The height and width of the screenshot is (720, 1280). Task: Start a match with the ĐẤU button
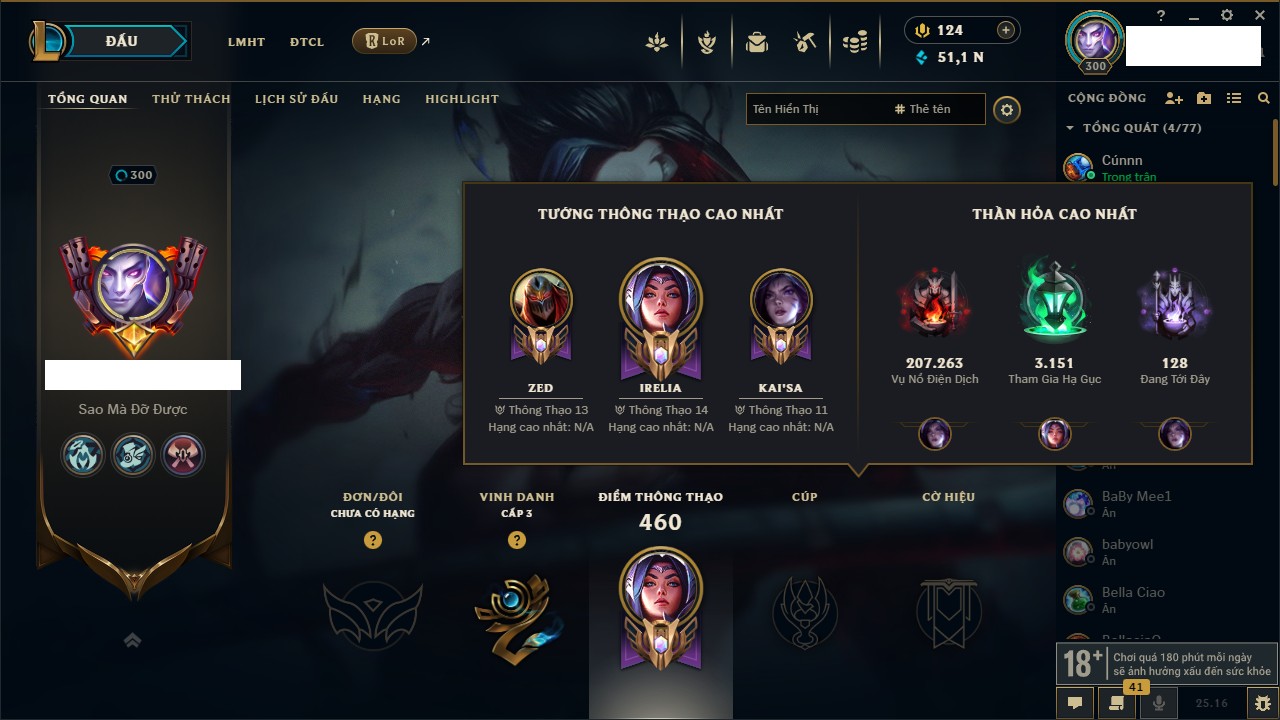tap(121, 41)
